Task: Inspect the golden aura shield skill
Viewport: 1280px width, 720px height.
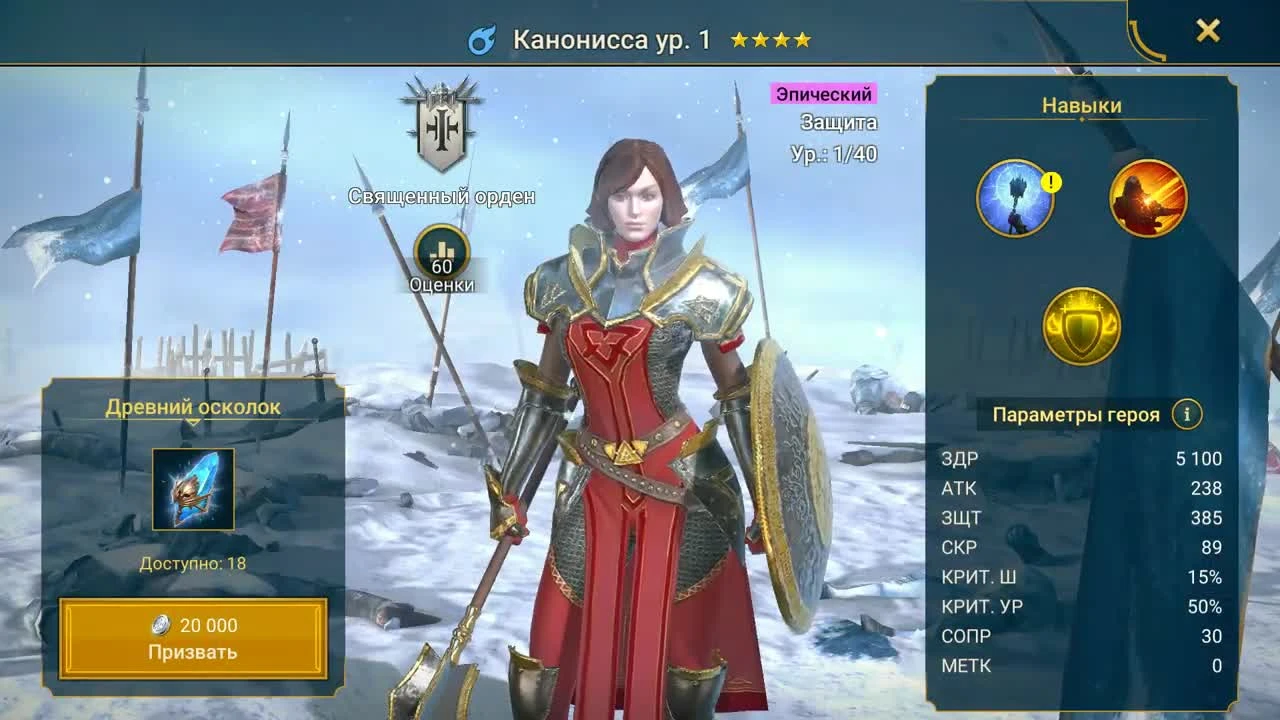Action: tap(1080, 322)
